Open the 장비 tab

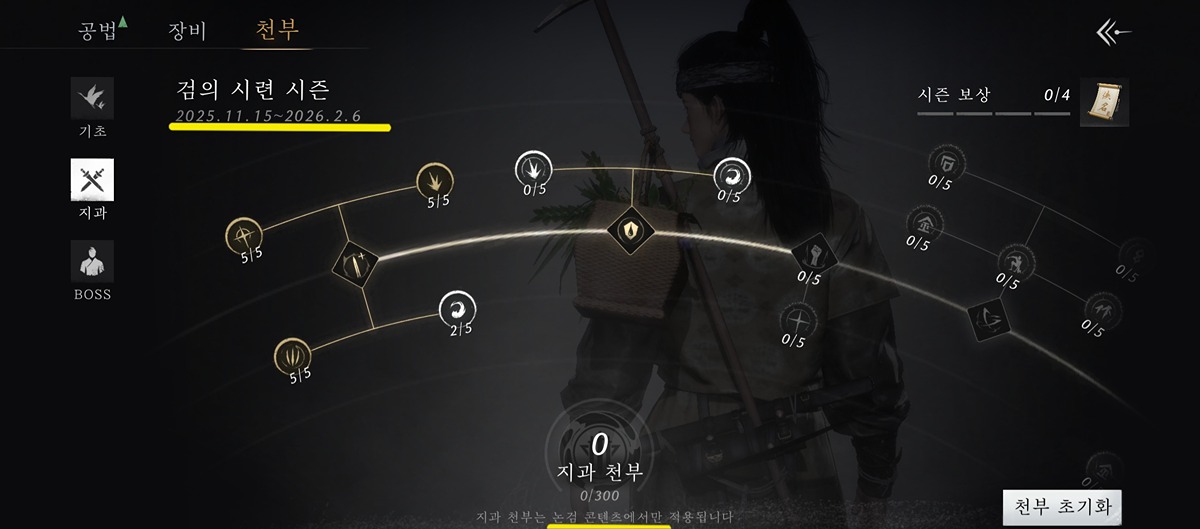(187, 30)
